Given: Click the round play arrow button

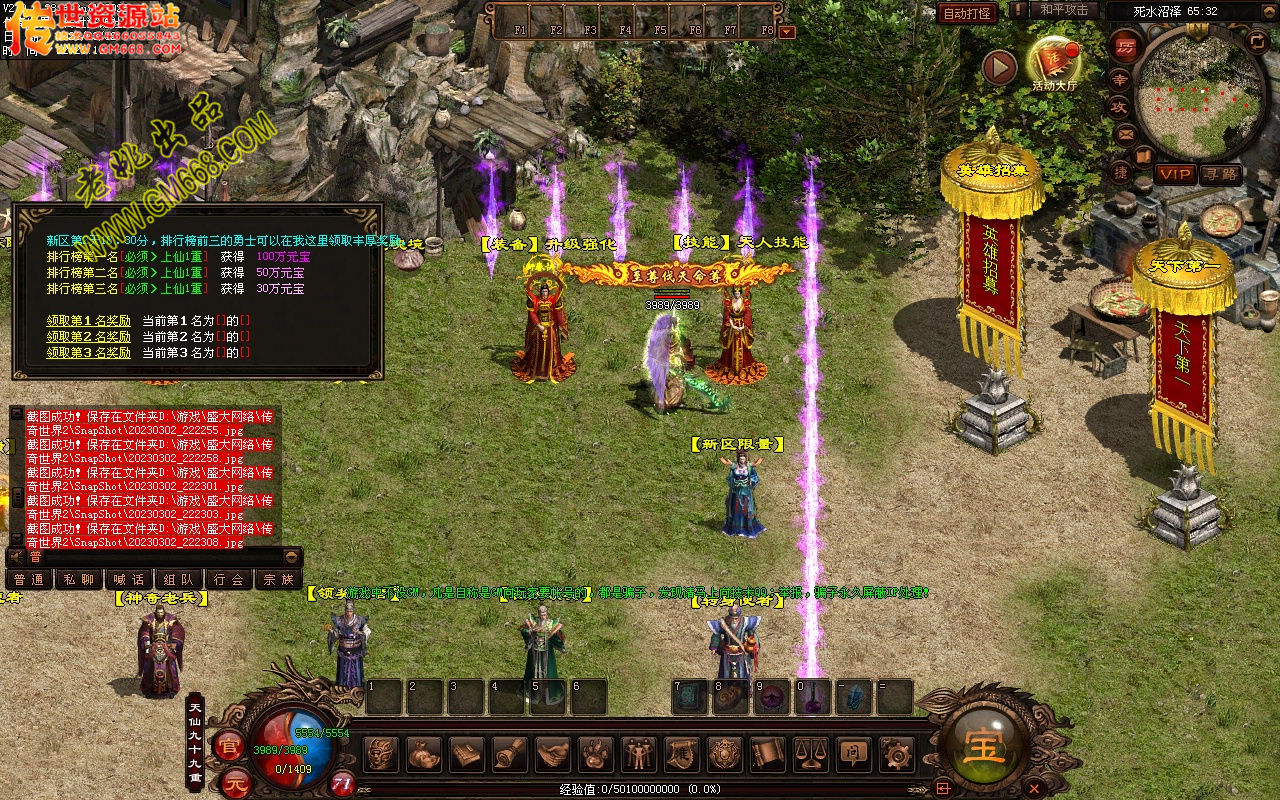Looking at the screenshot, I should [998, 67].
